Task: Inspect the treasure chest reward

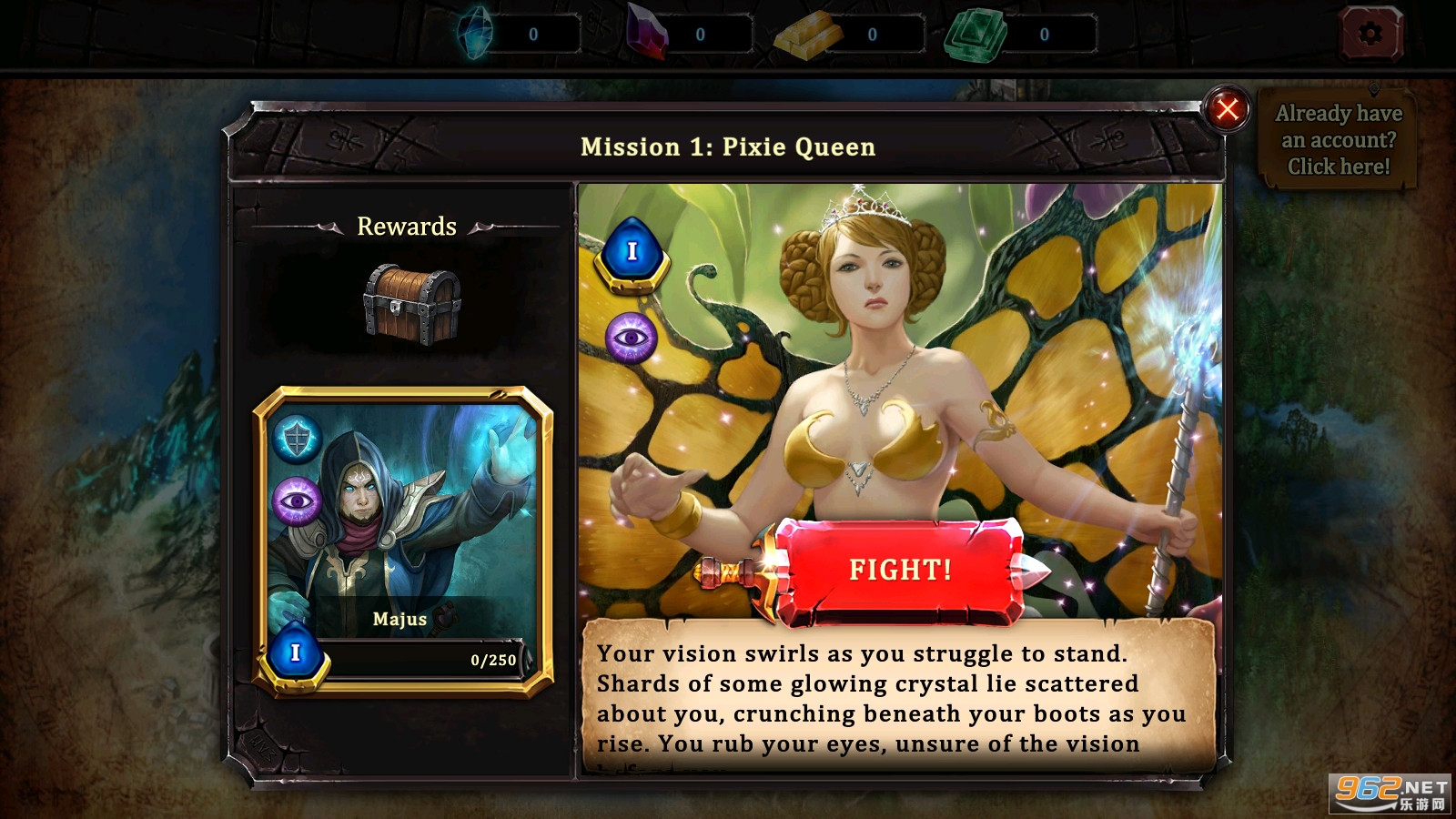Action: 412,304
